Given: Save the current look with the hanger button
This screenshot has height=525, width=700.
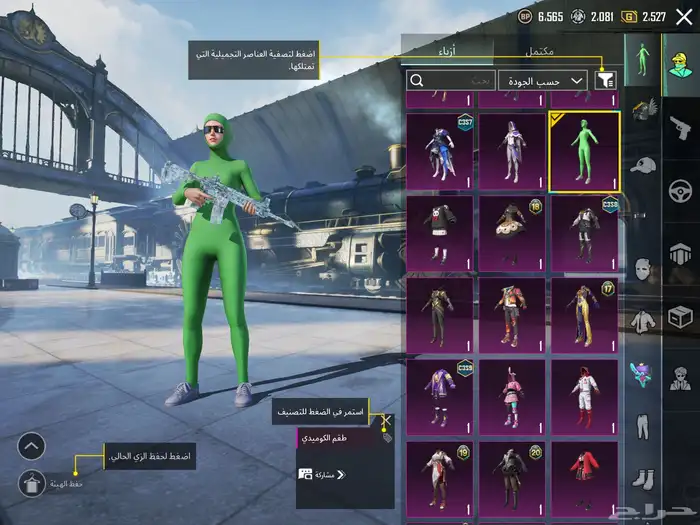Looking at the screenshot, I should click(x=32, y=483).
